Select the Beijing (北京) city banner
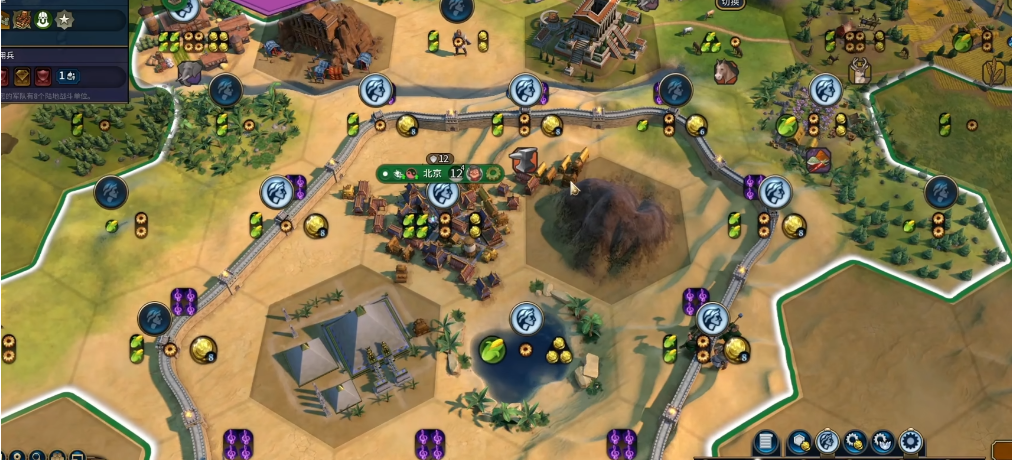This screenshot has width=1012, height=460. (x=432, y=173)
